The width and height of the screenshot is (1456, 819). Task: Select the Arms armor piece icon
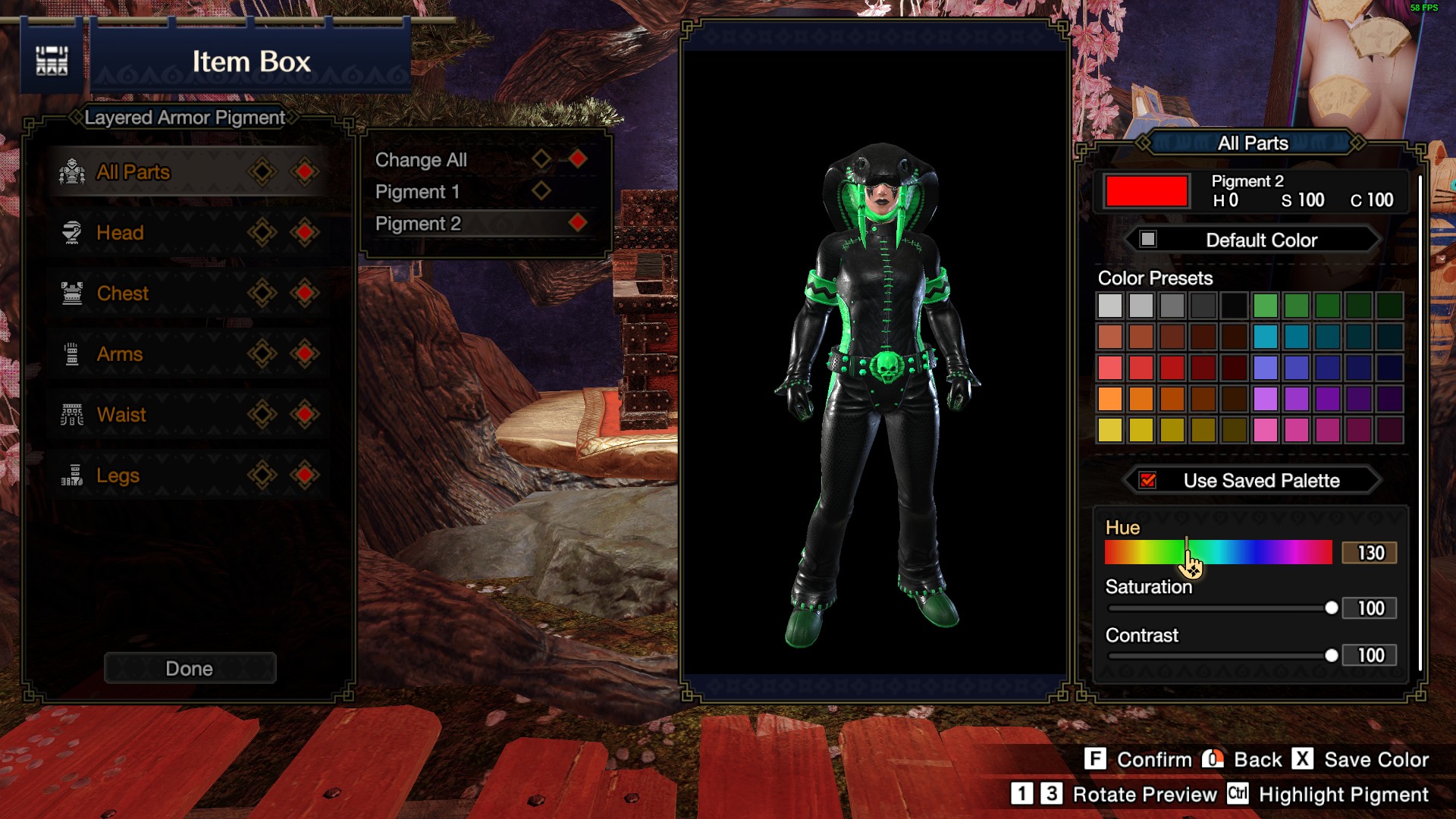point(73,353)
